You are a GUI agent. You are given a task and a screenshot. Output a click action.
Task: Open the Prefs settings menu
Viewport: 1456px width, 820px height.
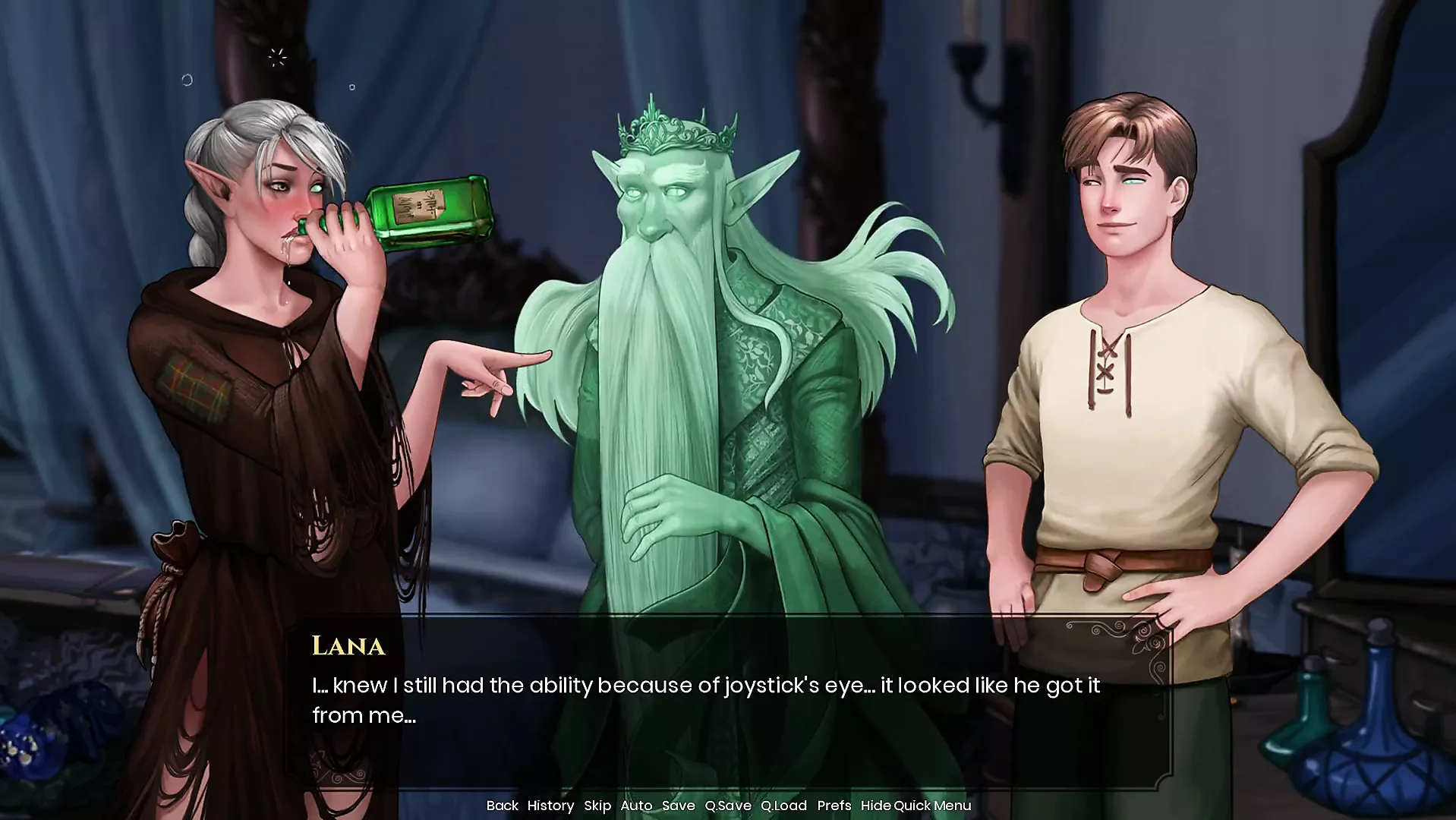[834, 806]
